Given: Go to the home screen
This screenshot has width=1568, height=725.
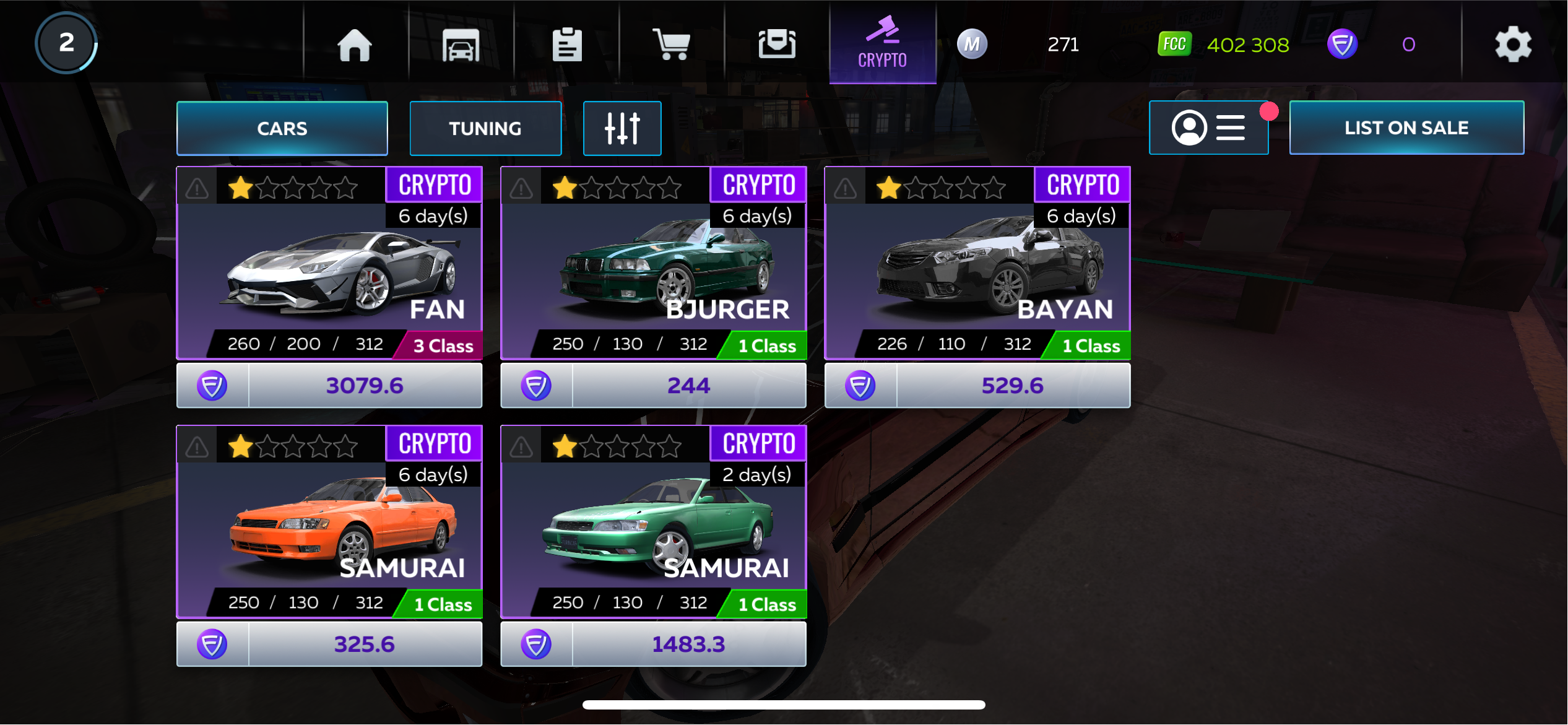Looking at the screenshot, I should pyautogui.click(x=355, y=45).
